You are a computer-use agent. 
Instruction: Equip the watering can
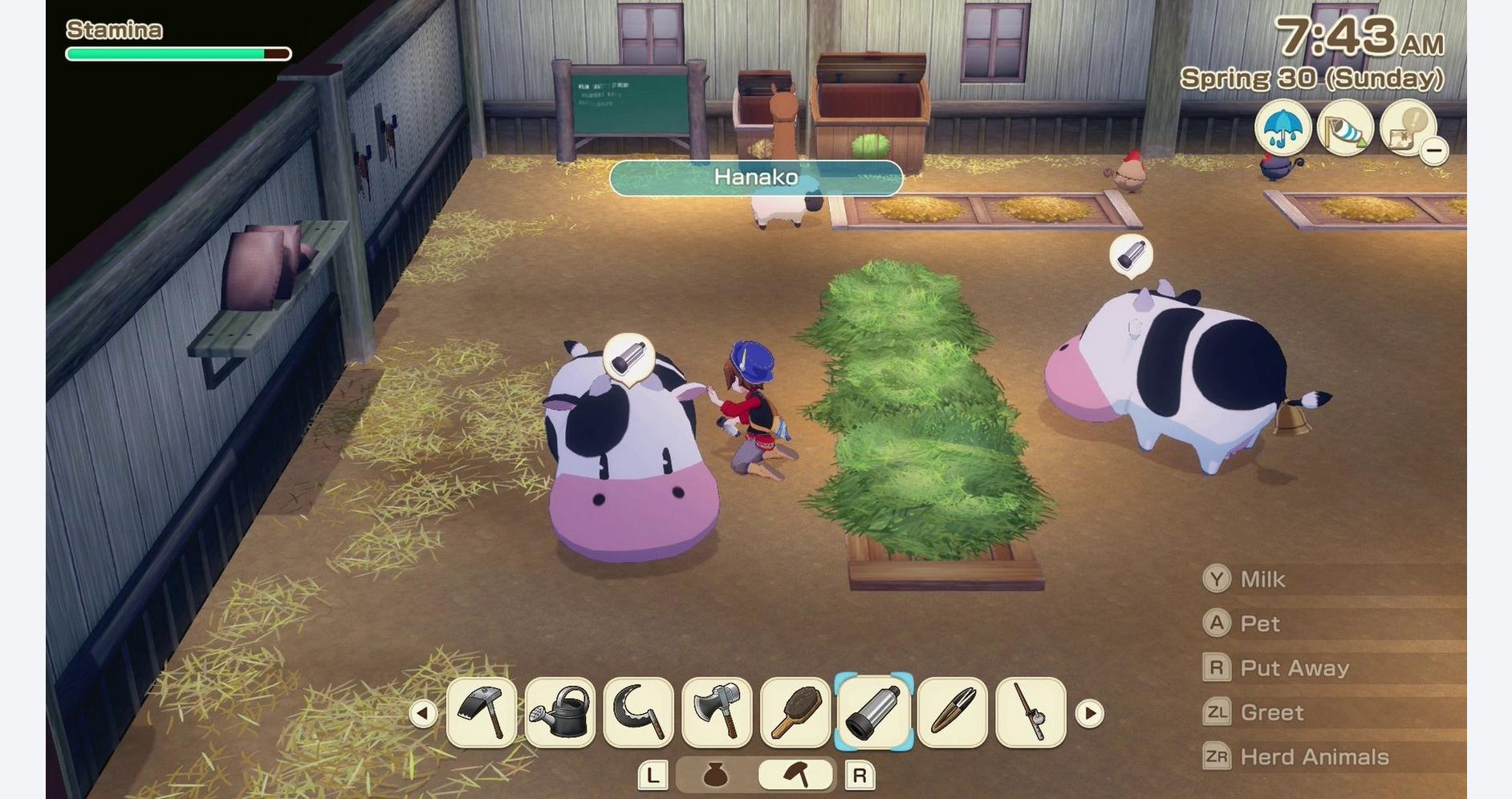coord(560,712)
